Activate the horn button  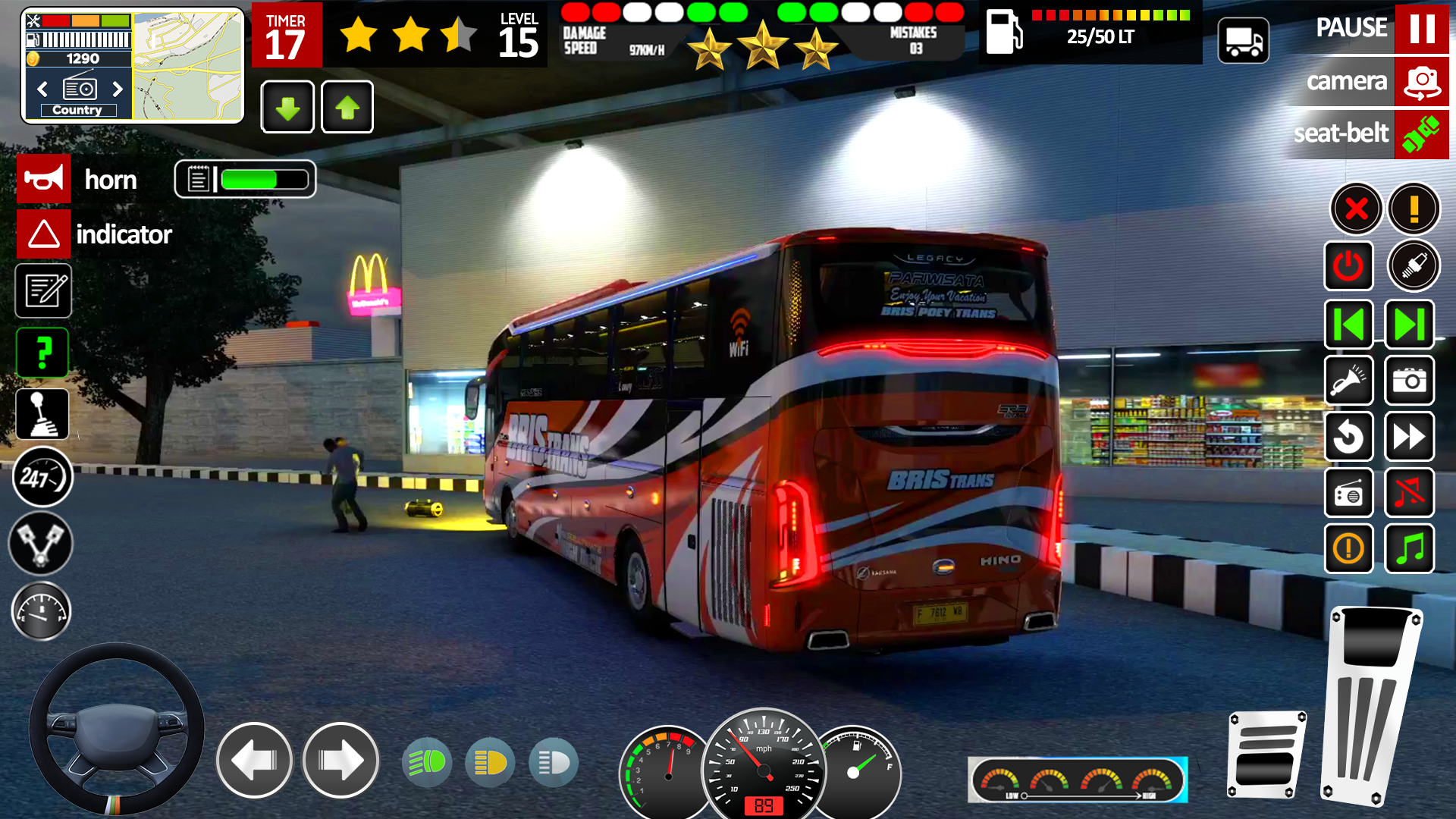click(x=43, y=179)
